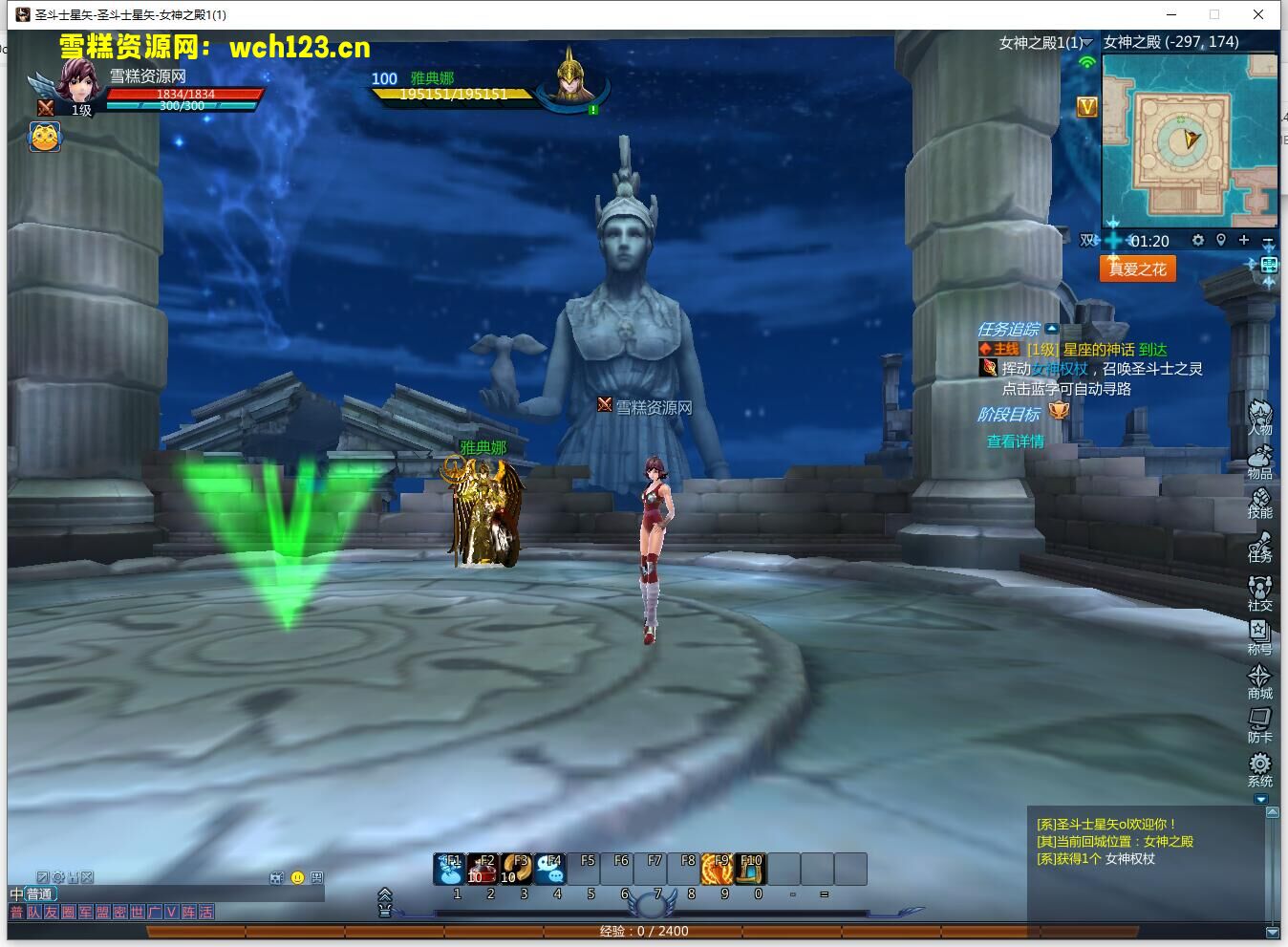Screen dimensions: 1288x947
Task: Open the 称号 titles panel
Action: click(x=1259, y=635)
